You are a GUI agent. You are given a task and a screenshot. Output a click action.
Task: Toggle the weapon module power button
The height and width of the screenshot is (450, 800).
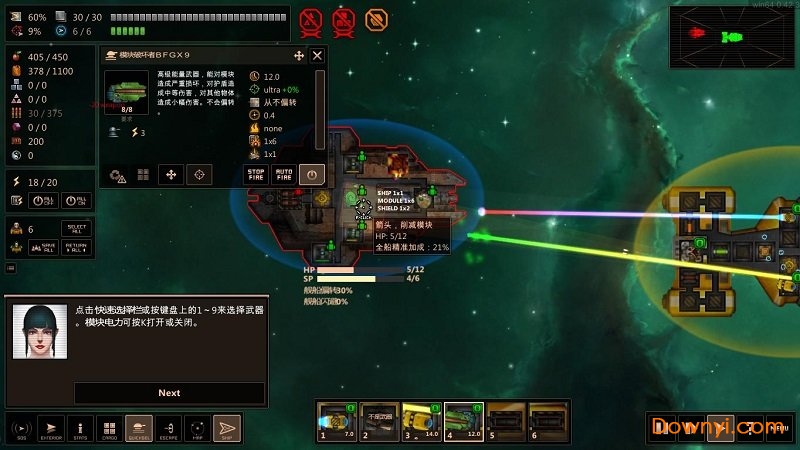[x=312, y=174]
